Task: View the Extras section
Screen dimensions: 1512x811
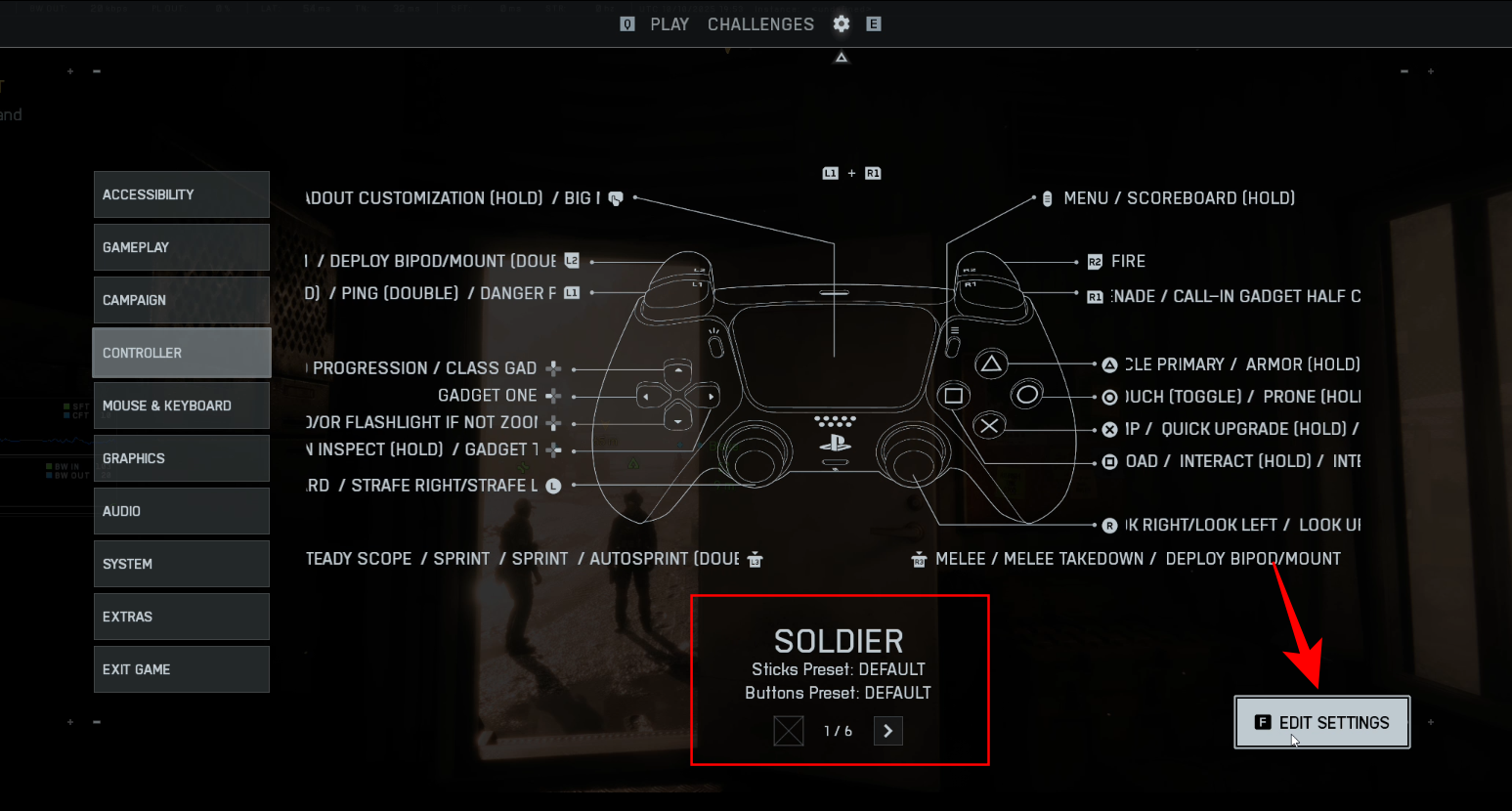Action: point(181,617)
